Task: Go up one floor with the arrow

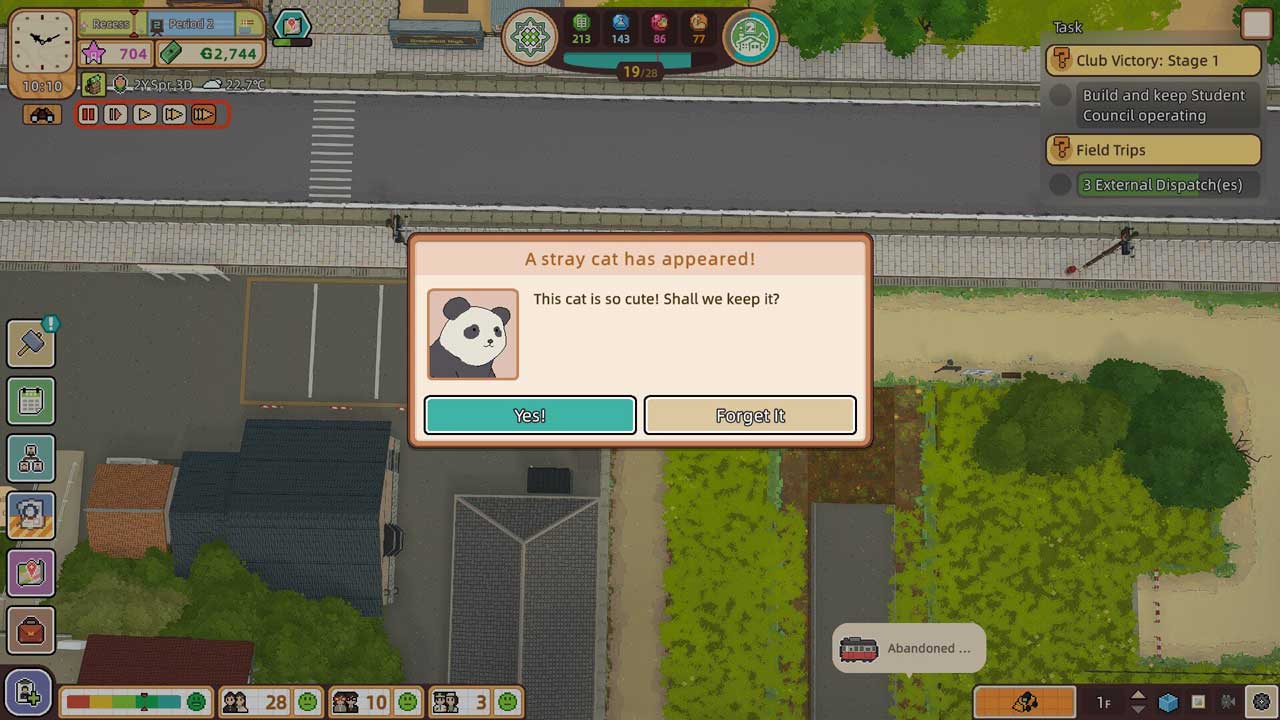Action: 1138,695
